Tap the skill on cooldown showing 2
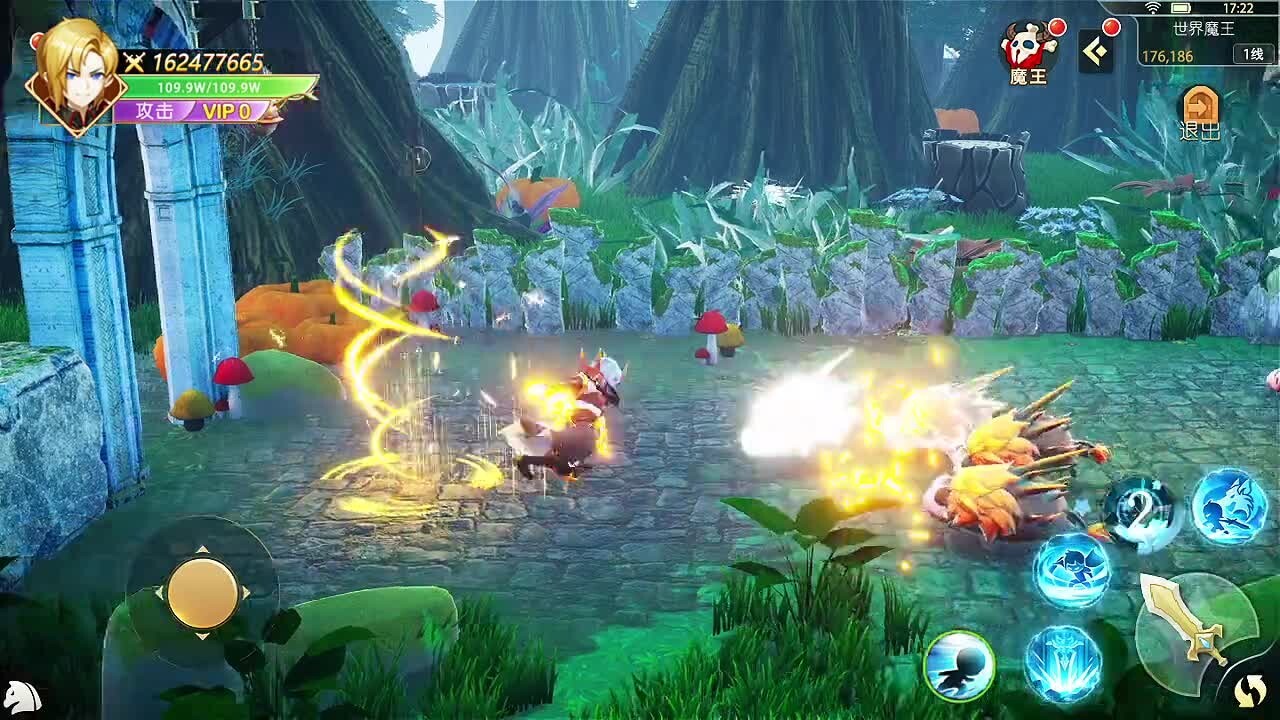Screen dimensions: 1280x720 pos(1141,513)
